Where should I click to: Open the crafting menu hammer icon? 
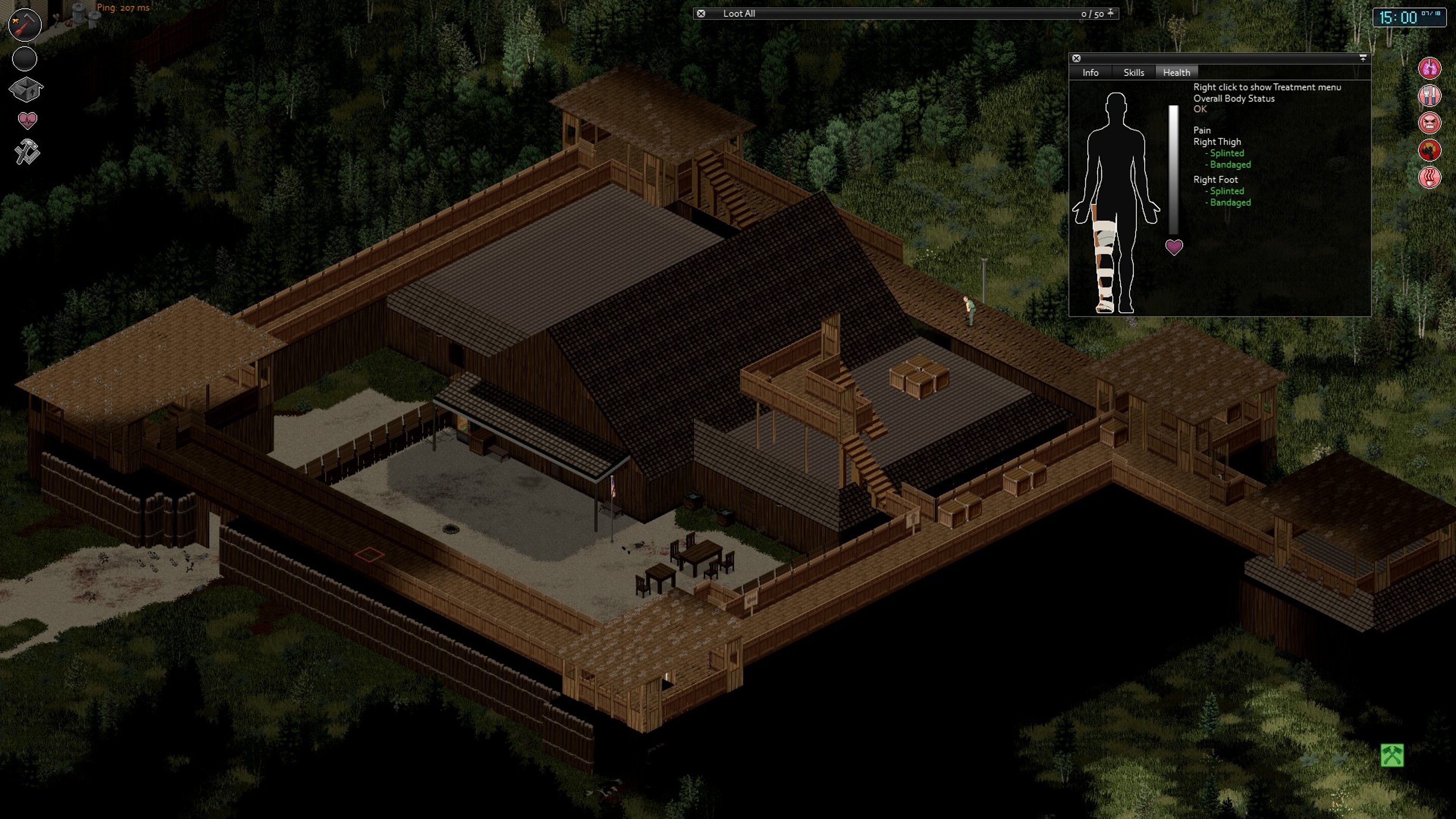click(27, 152)
